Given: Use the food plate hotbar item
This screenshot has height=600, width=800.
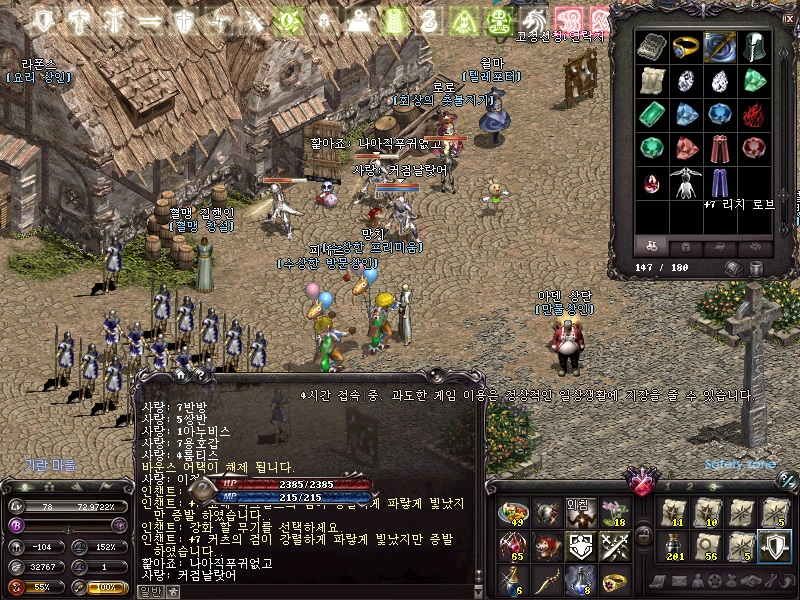Looking at the screenshot, I should pos(512,513).
